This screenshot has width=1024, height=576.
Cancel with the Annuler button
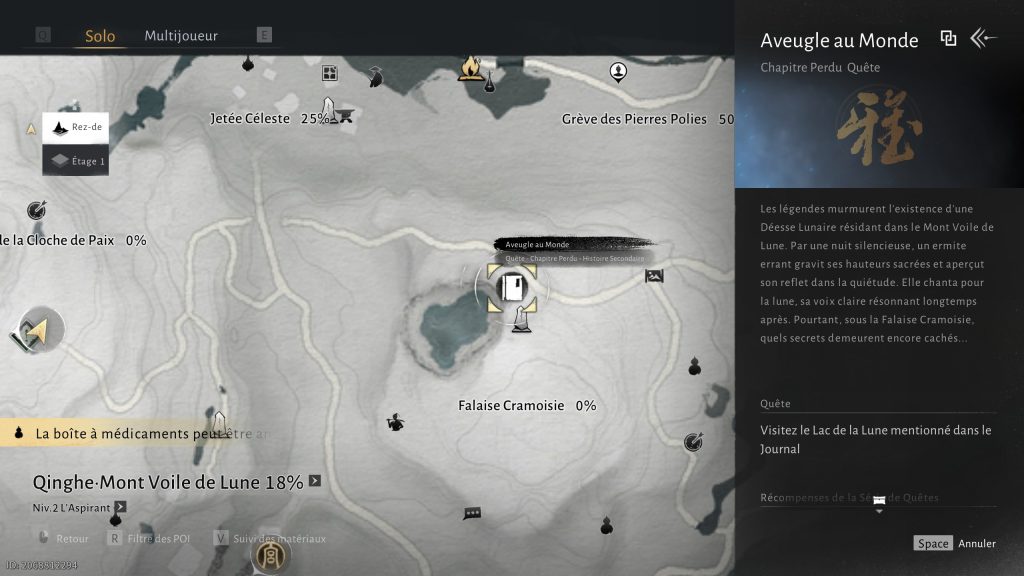(976, 543)
